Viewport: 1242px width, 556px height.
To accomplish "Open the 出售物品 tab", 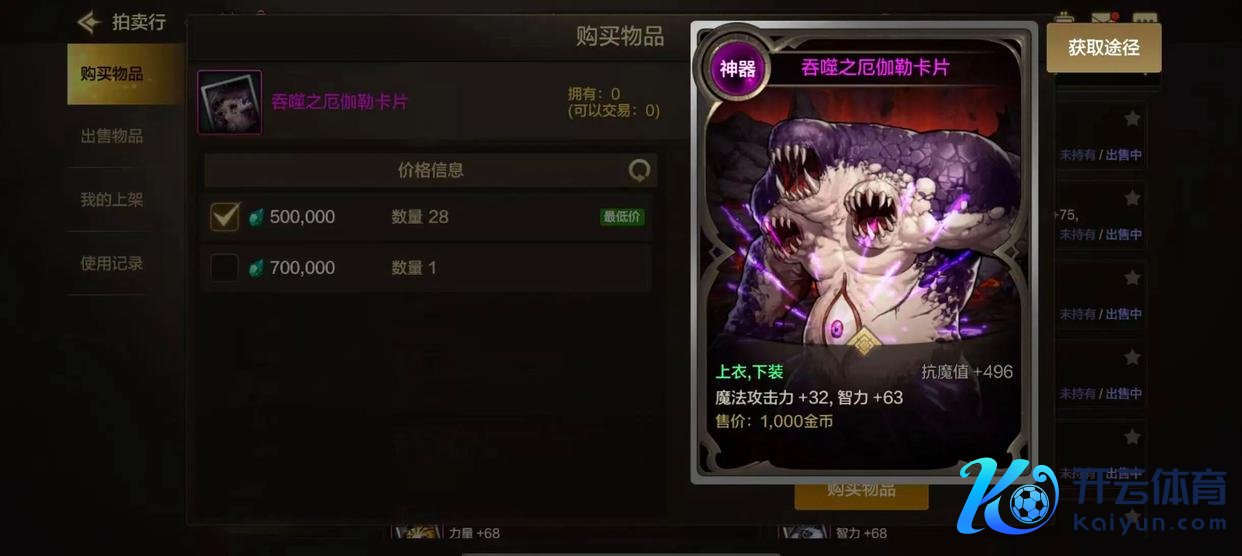I will point(112,136).
